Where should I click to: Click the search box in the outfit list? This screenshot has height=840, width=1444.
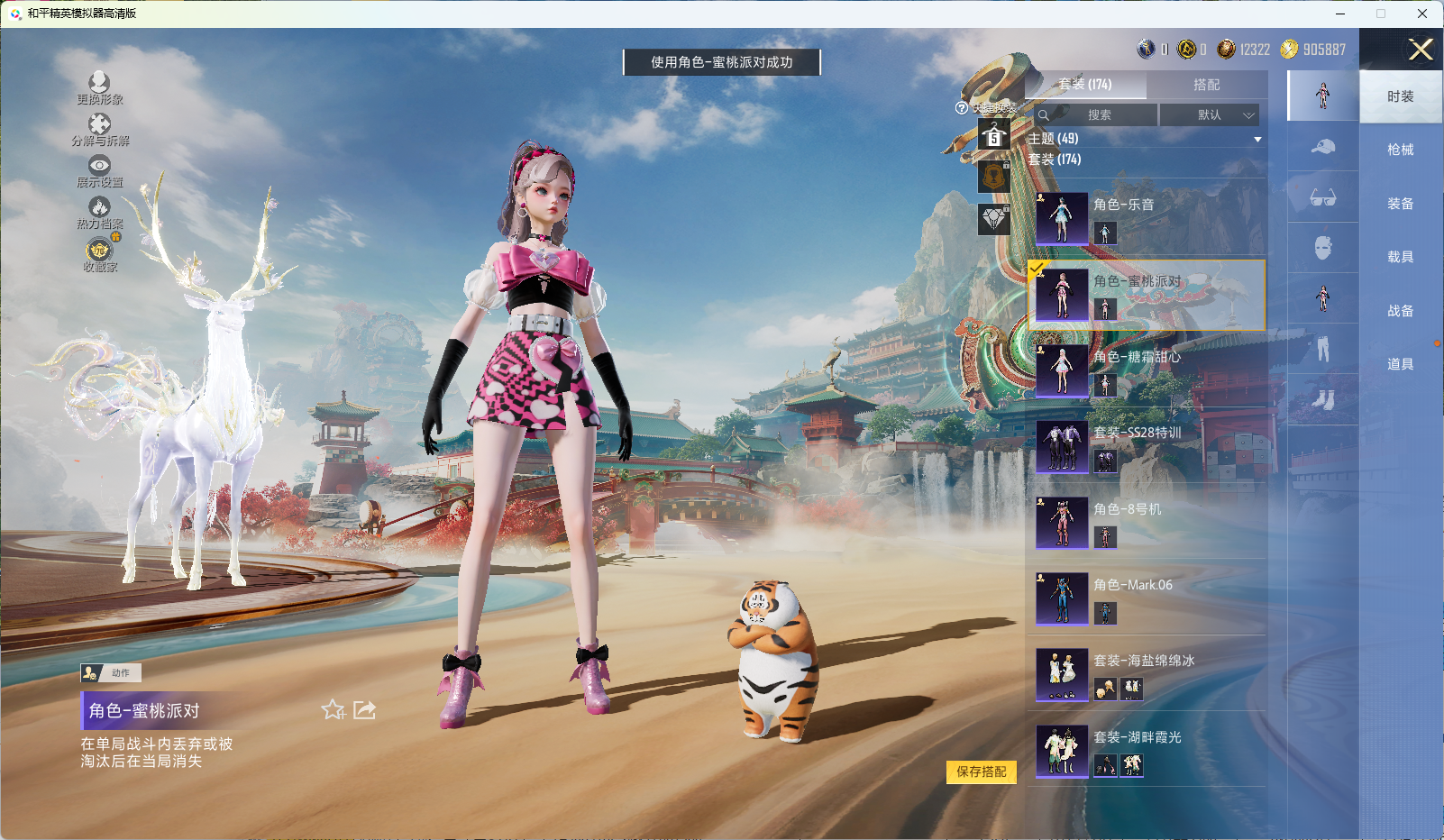1098,115
